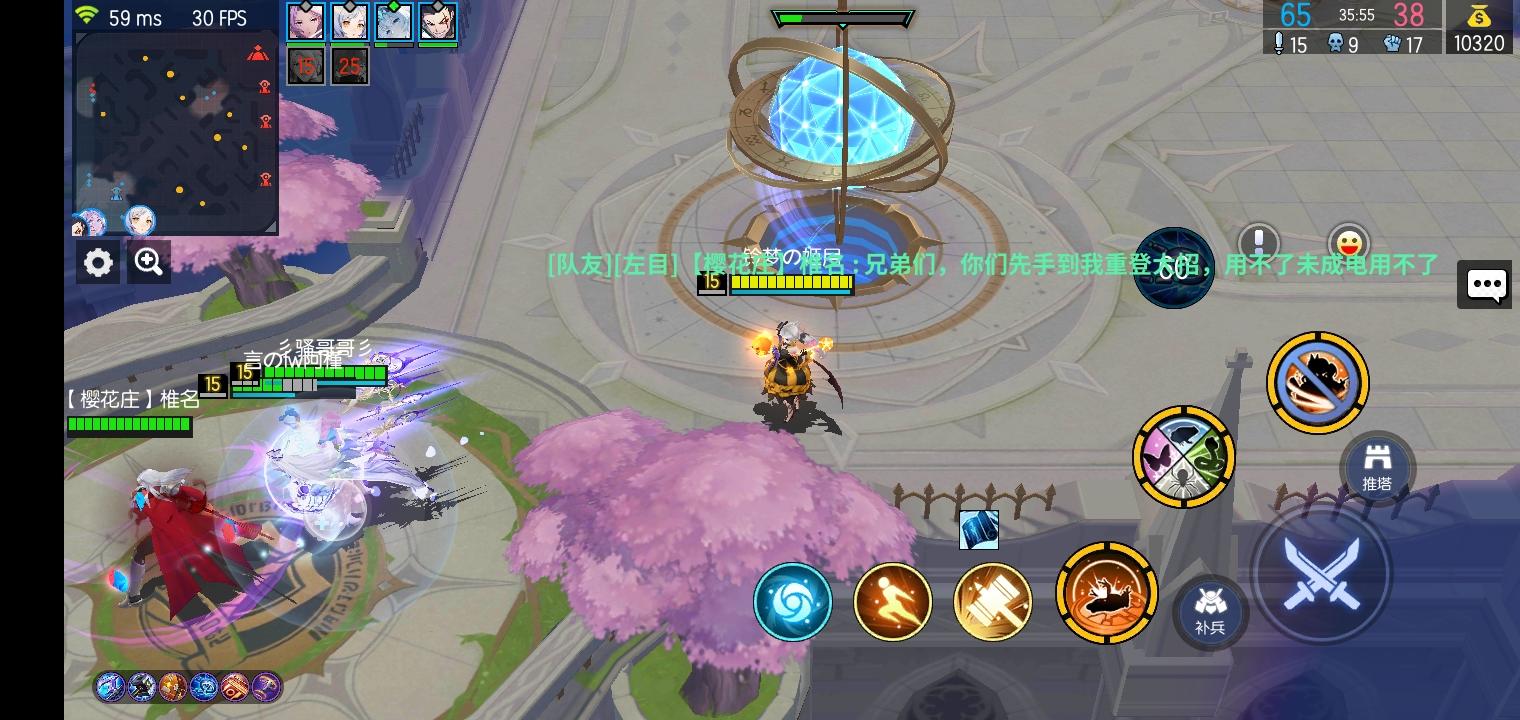Toggle the butterfly skill-mode switch wheel

coord(1184,457)
